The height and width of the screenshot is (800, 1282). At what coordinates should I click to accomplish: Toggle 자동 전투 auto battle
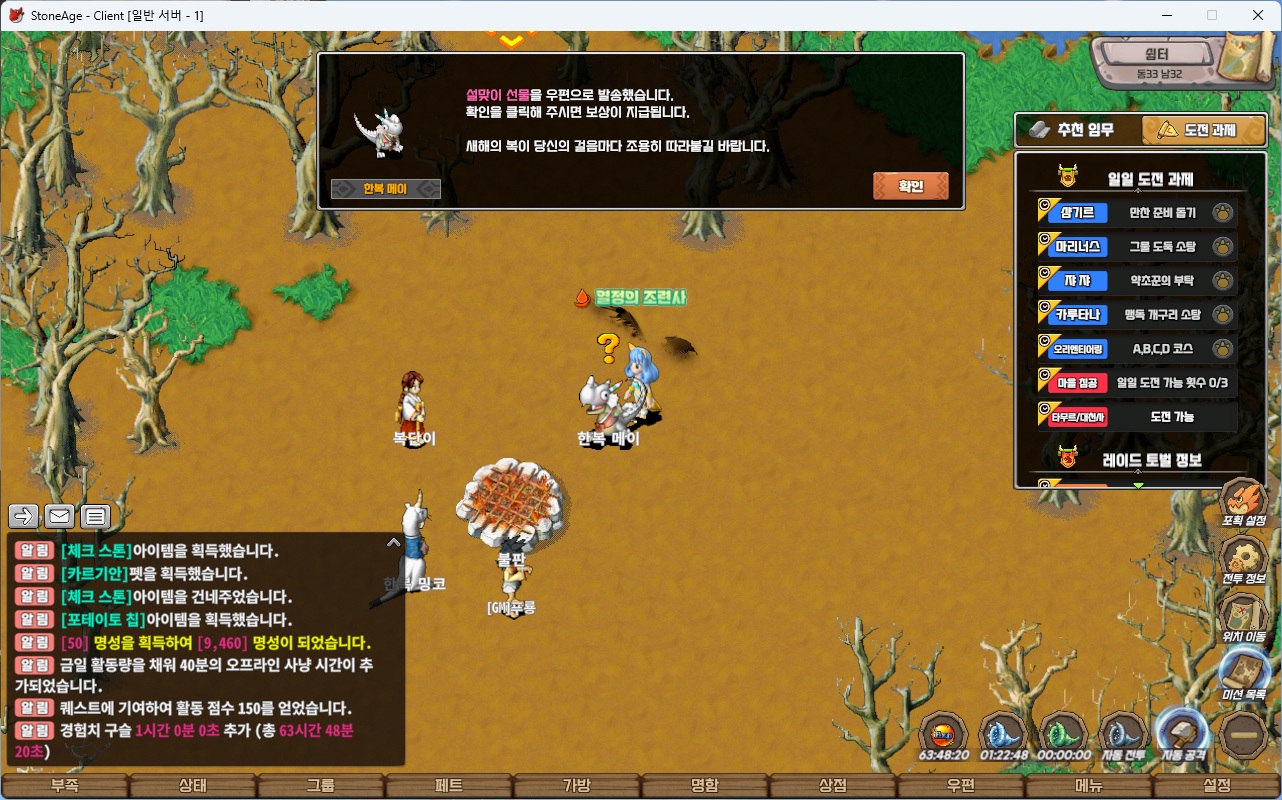(1124, 735)
